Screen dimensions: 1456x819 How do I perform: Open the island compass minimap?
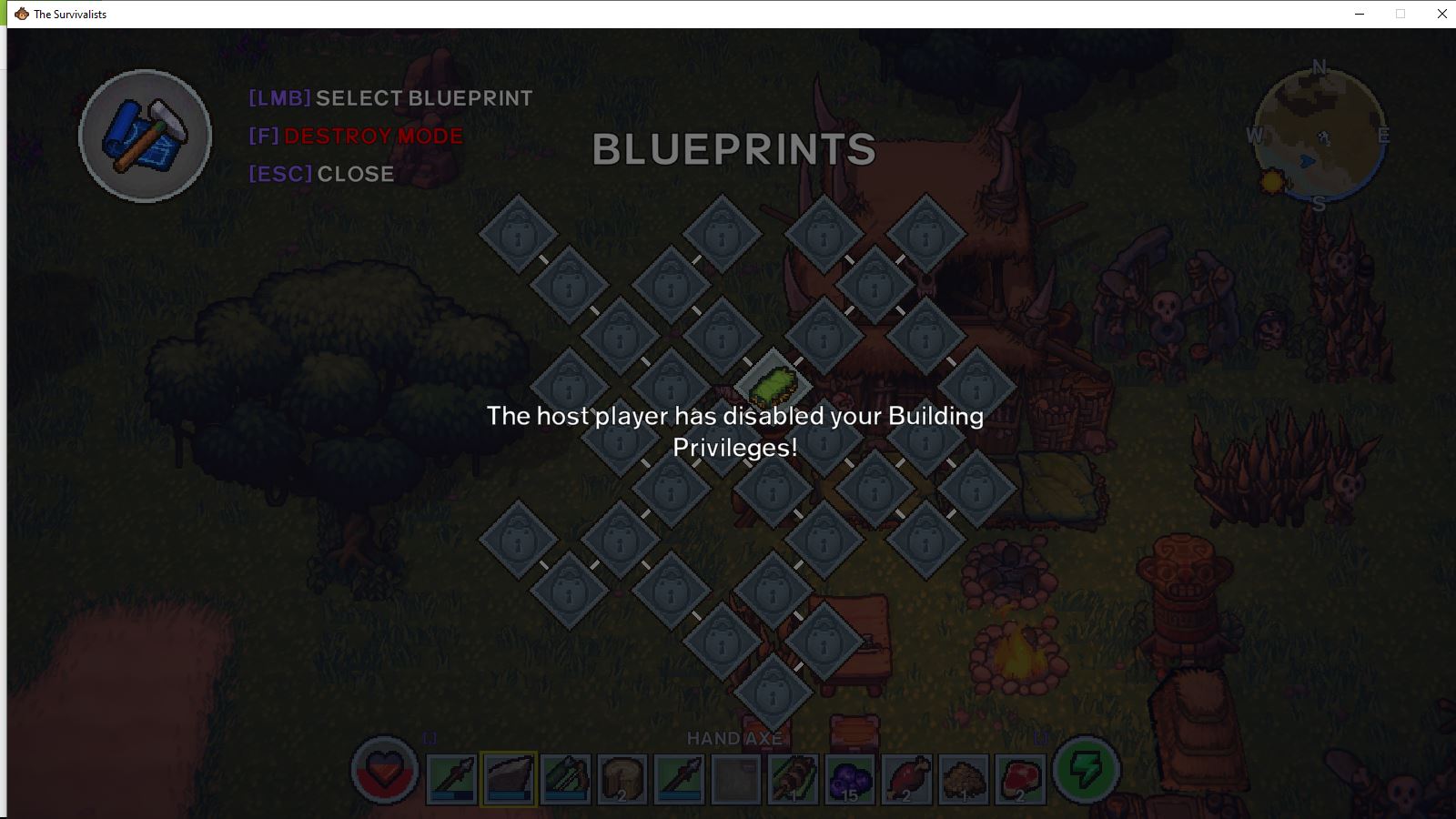pos(1319,136)
